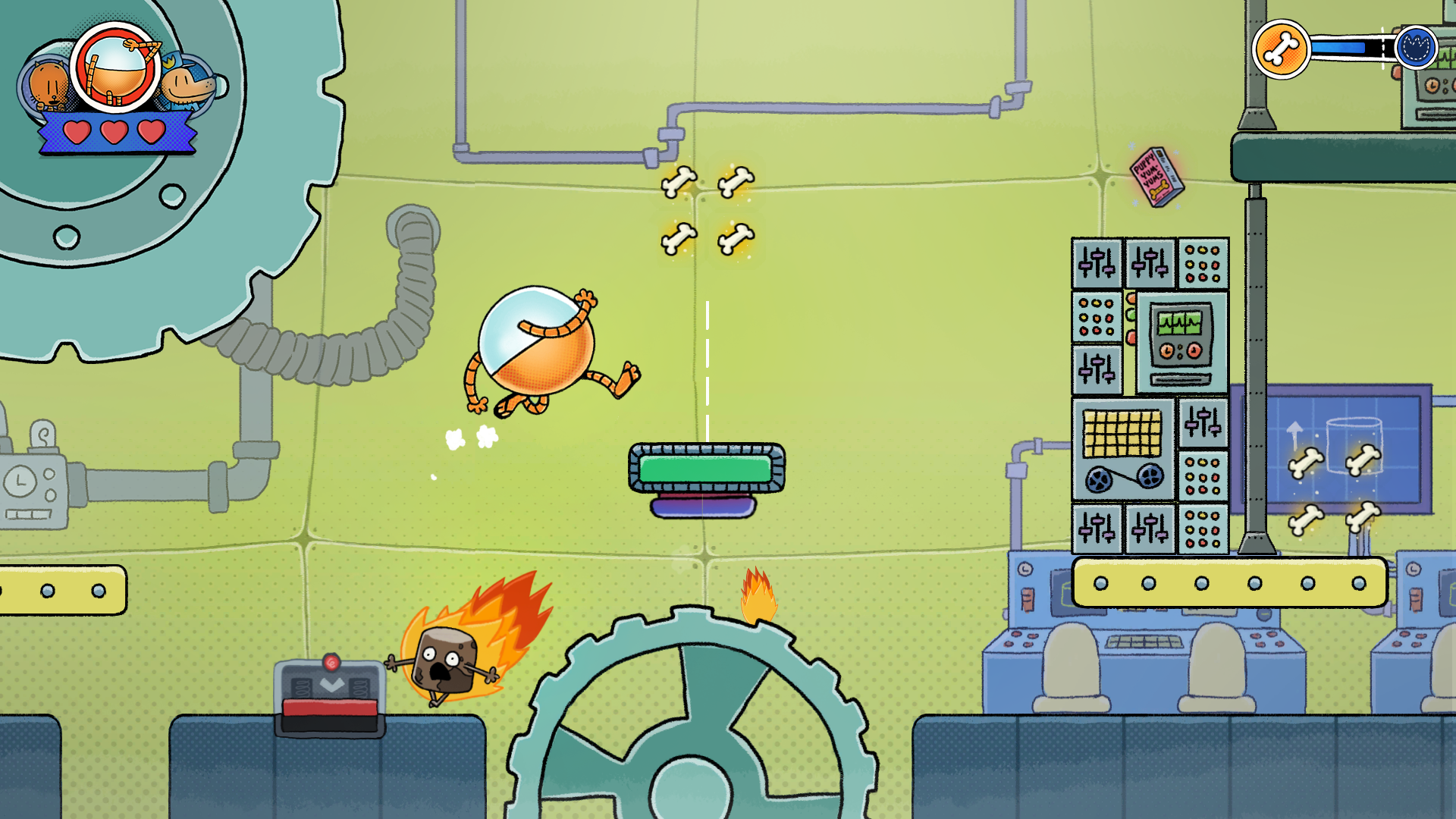The height and width of the screenshot is (819, 1456).
Task: Toggle the reel-to-reel tape deck on the console
Action: click(x=1123, y=479)
